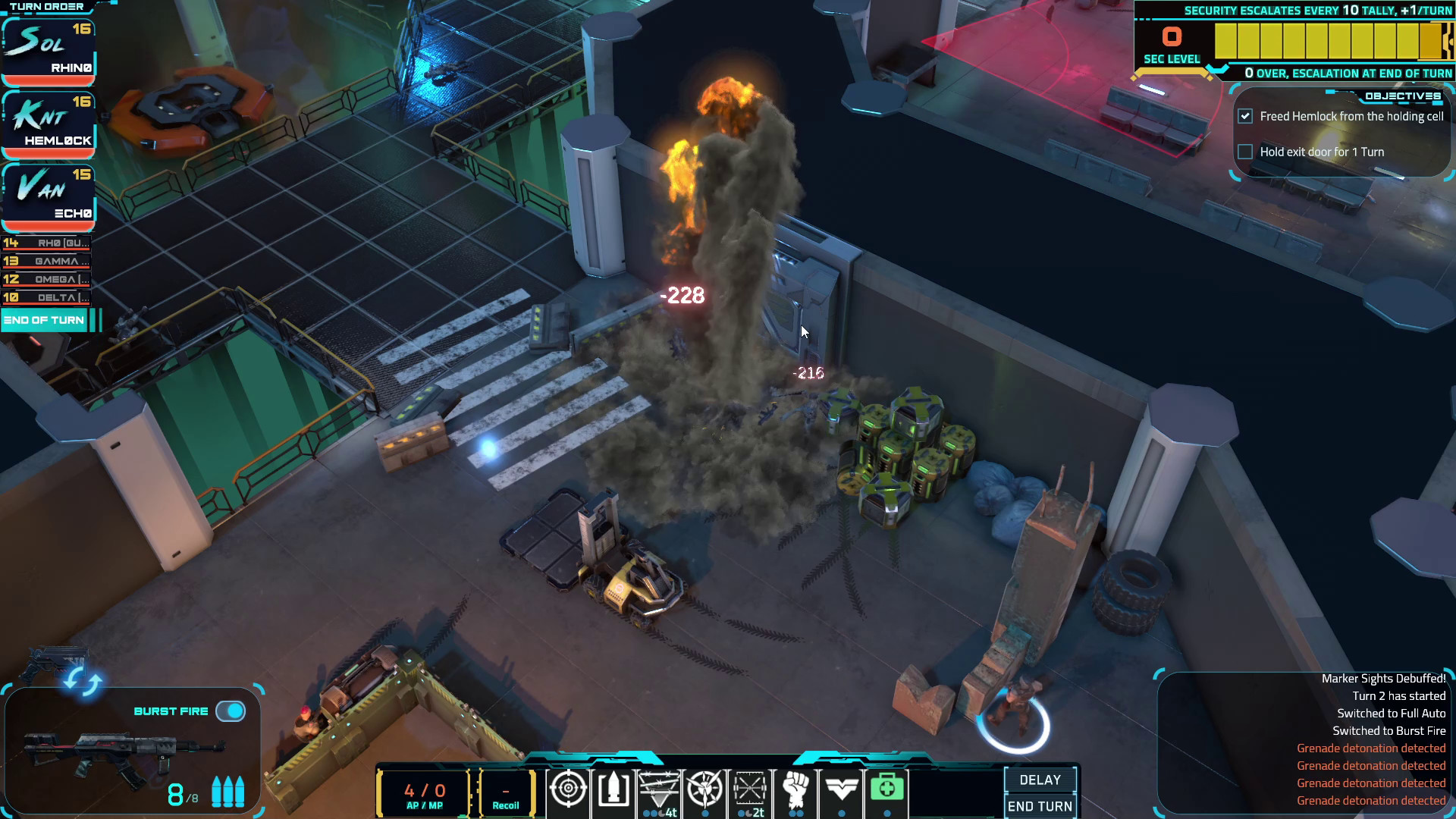Open the medkit healing ability

[x=886, y=792]
